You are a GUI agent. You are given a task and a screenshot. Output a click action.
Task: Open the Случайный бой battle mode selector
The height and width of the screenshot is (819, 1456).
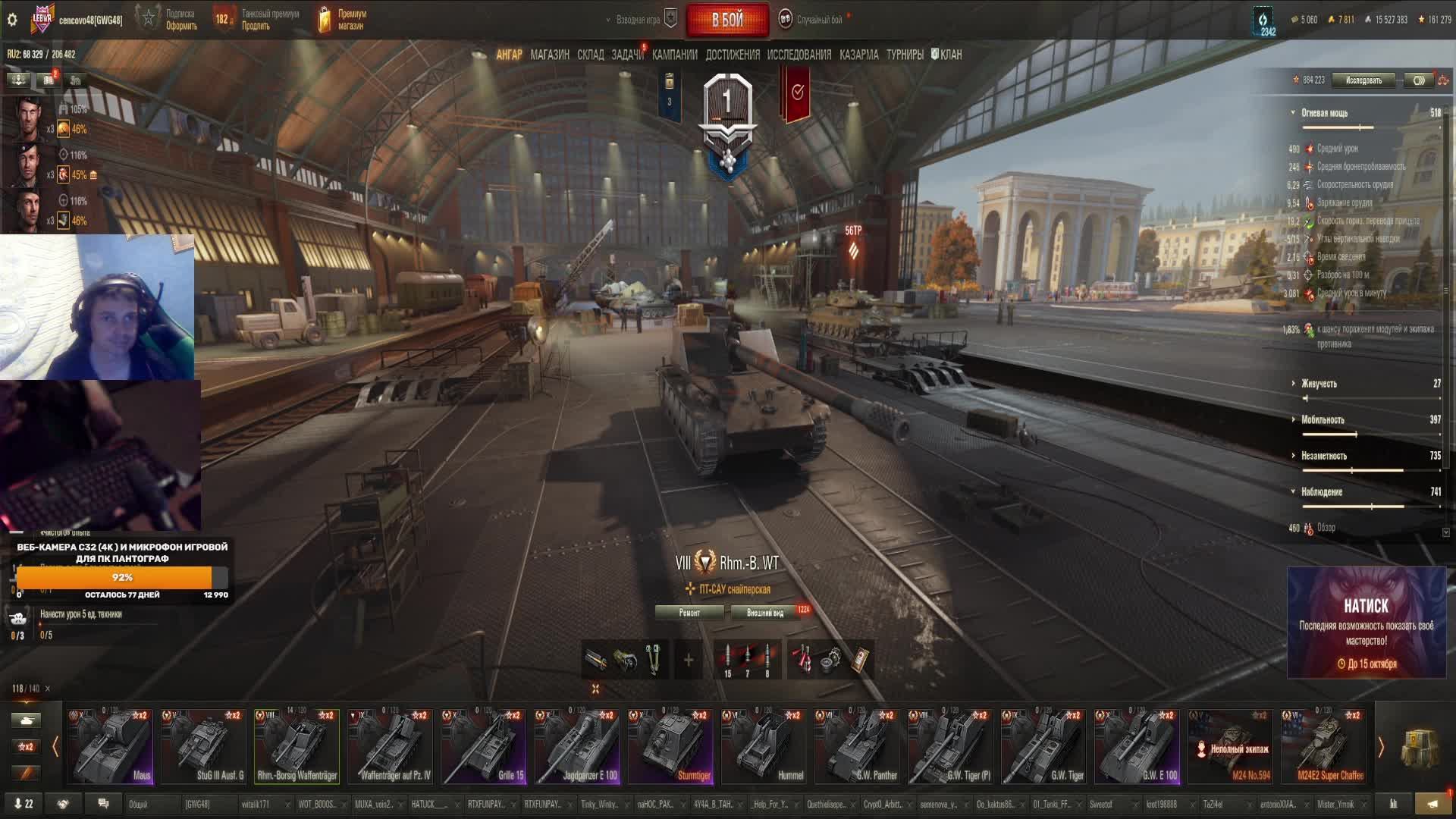817,20
